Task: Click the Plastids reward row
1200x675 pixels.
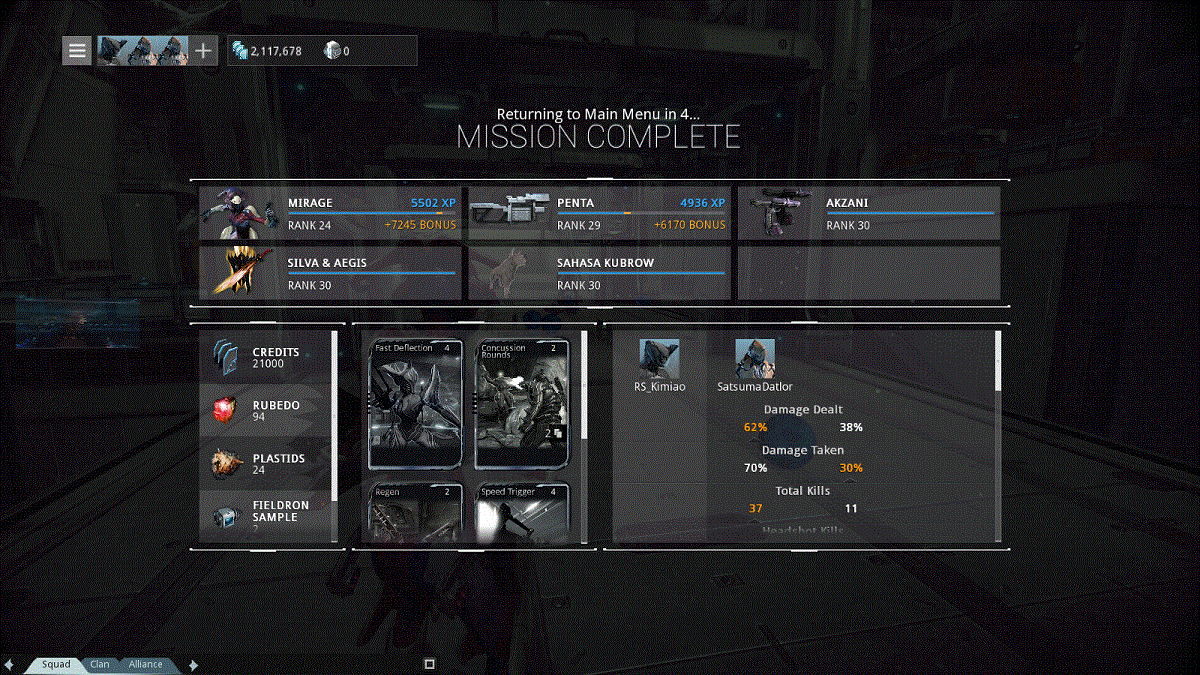Action: [266, 463]
